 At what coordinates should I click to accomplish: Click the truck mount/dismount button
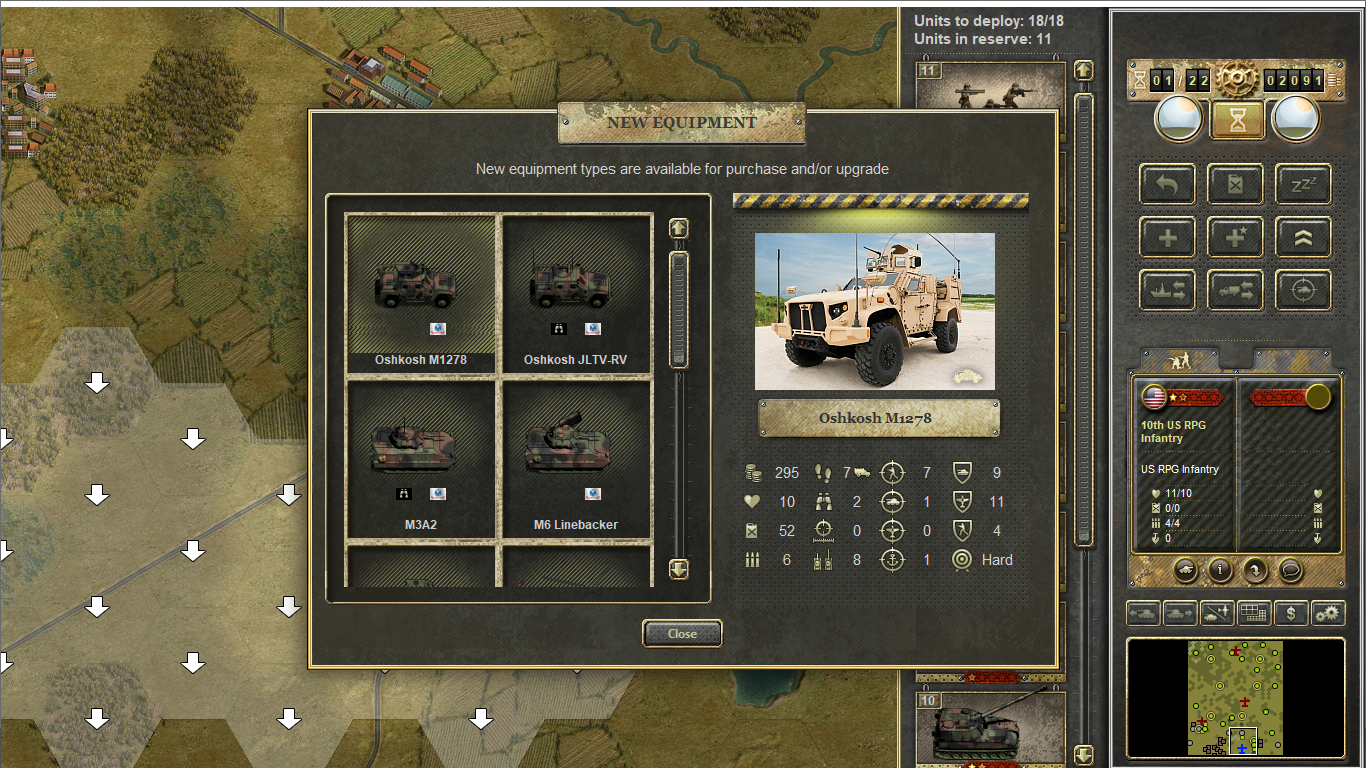[x=1235, y=290]
